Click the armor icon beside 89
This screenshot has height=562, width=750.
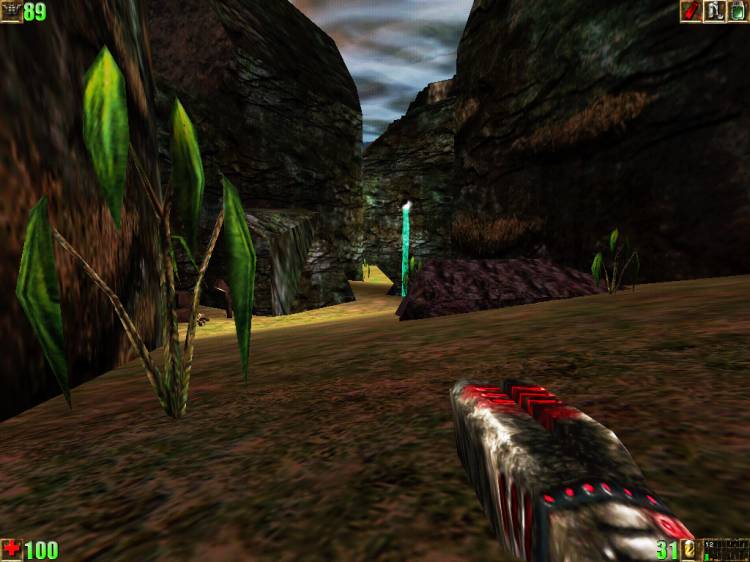[x=11, y=11]
